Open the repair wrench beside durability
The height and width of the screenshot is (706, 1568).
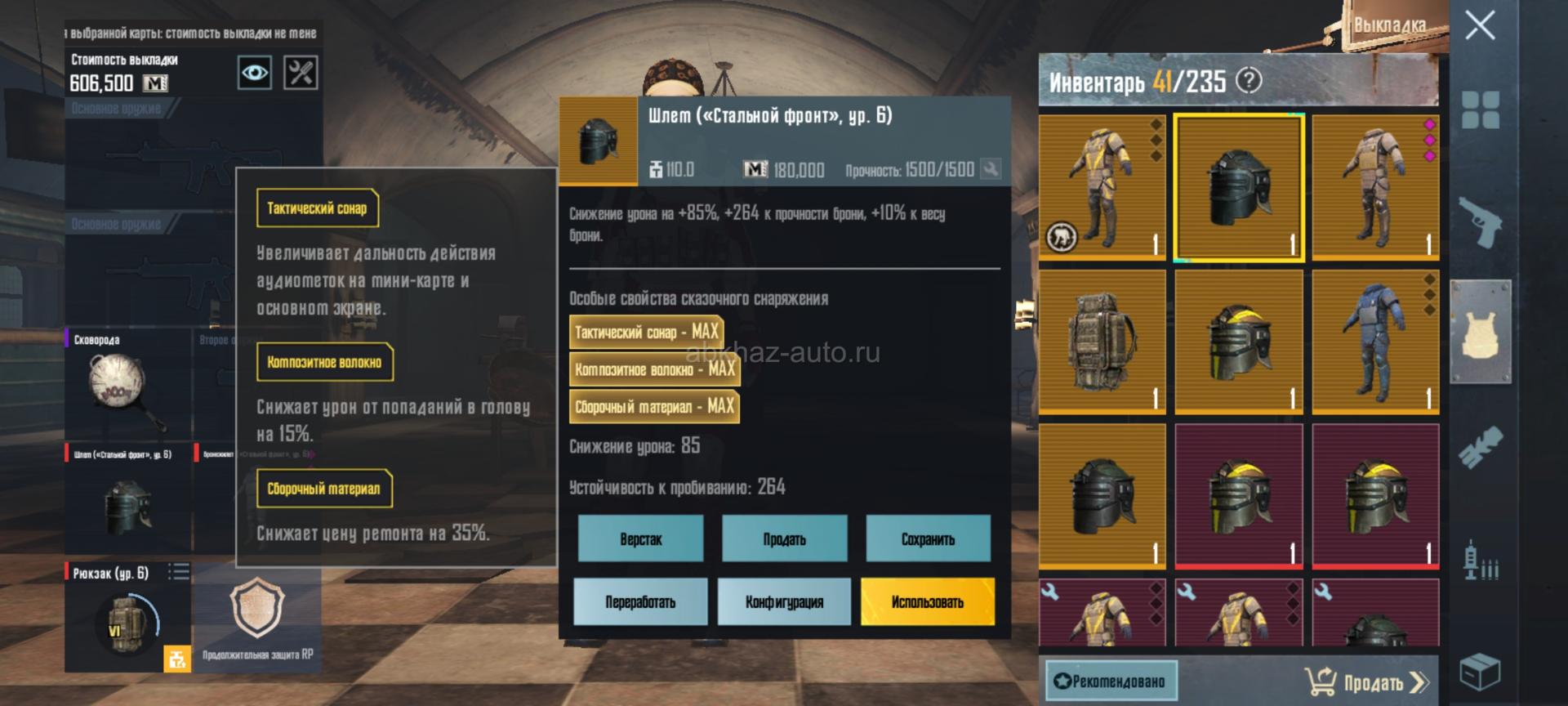[991, 169]
